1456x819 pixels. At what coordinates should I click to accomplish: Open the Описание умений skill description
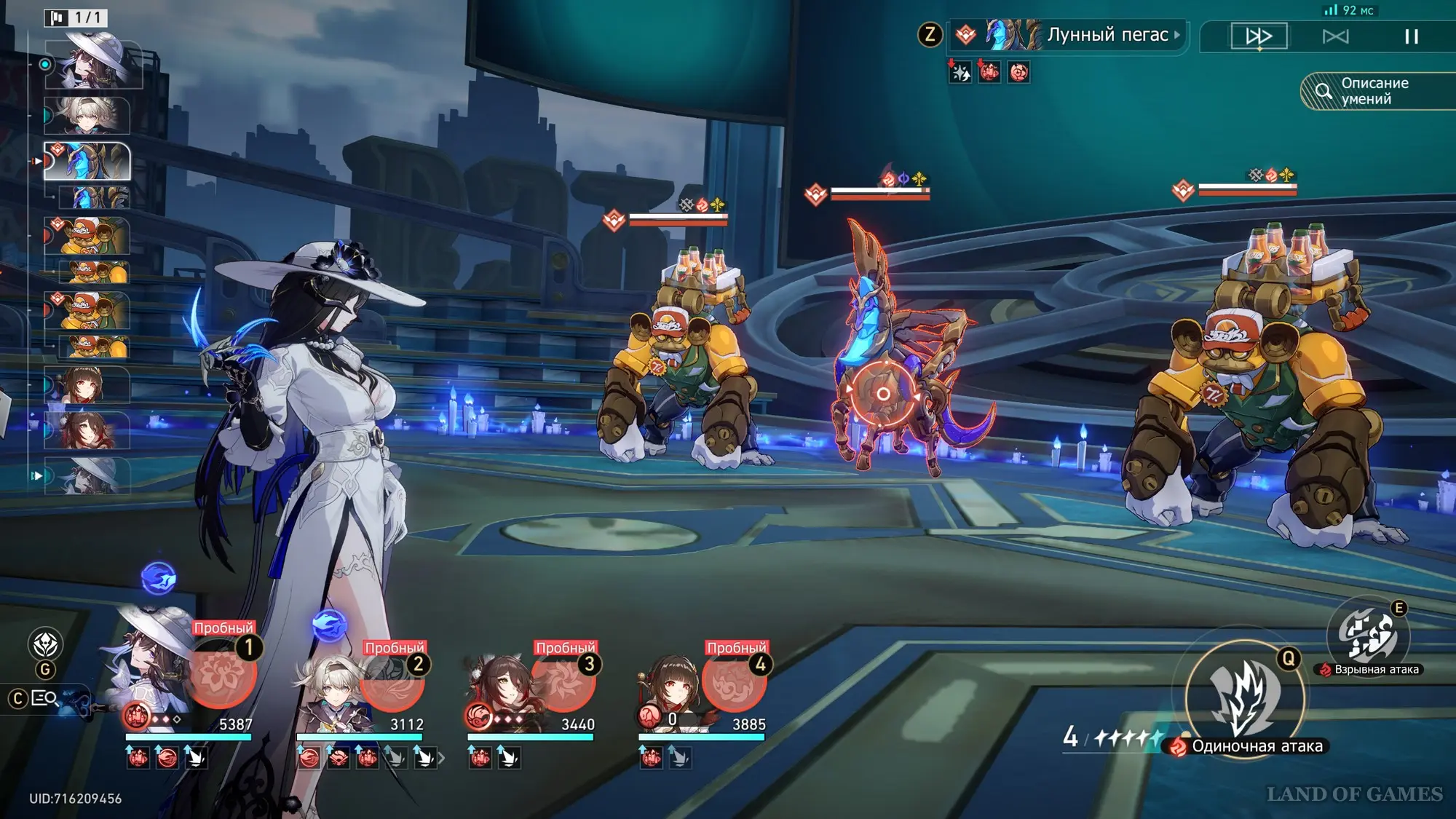coord(1374,92)
